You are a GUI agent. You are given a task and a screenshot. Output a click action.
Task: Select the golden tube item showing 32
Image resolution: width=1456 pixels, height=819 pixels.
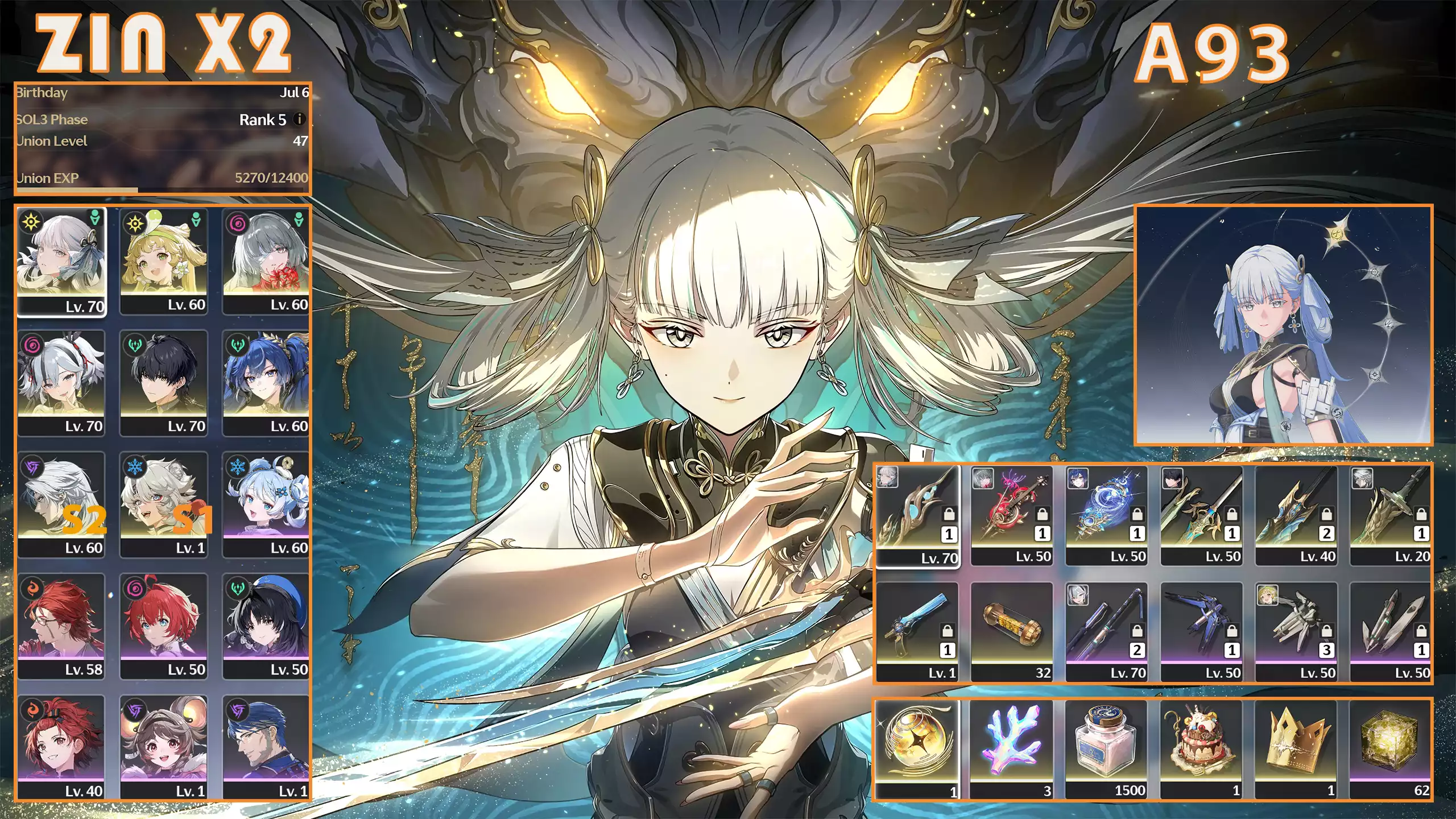[x=1012, y=631]
